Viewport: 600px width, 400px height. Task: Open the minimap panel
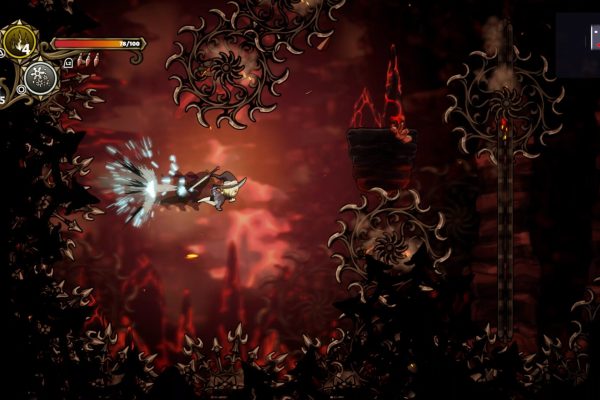(x=578, y=44)
